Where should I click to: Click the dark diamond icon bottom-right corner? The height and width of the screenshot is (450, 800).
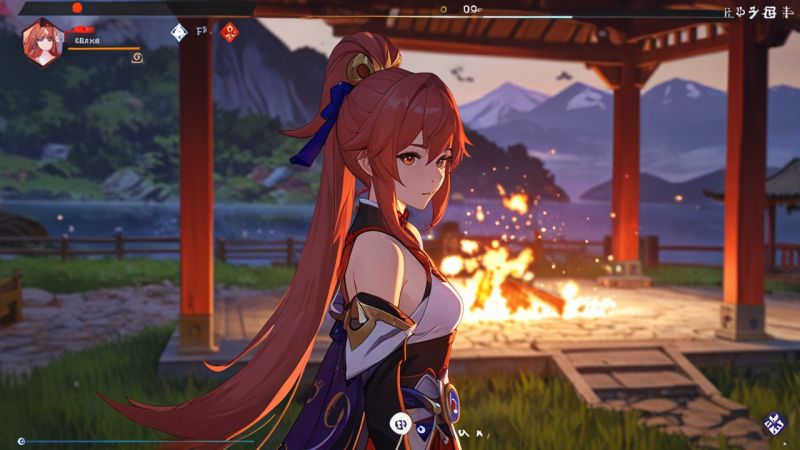773,424
